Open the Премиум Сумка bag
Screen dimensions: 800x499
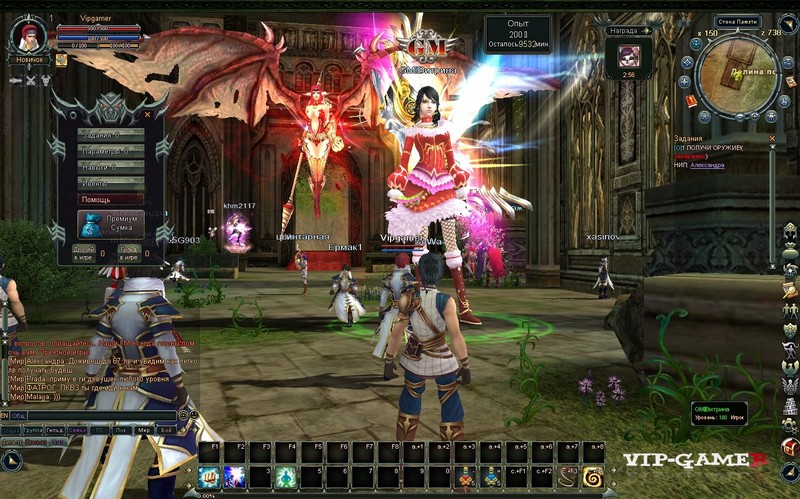tap(110, 224)
